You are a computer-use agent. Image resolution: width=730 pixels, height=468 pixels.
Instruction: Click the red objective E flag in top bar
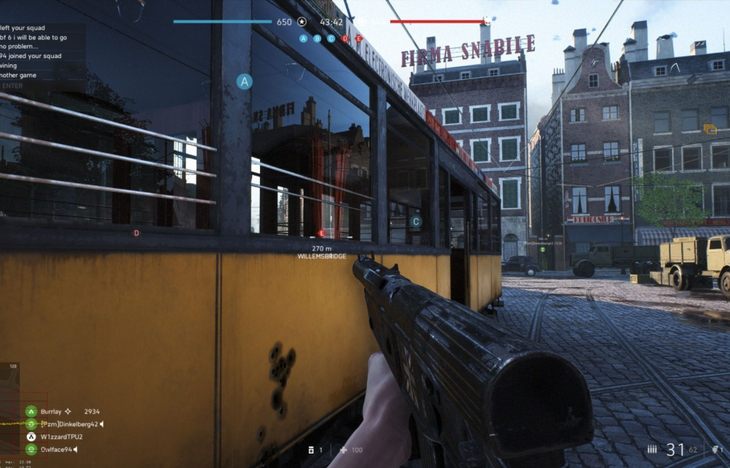click(358, 38)
